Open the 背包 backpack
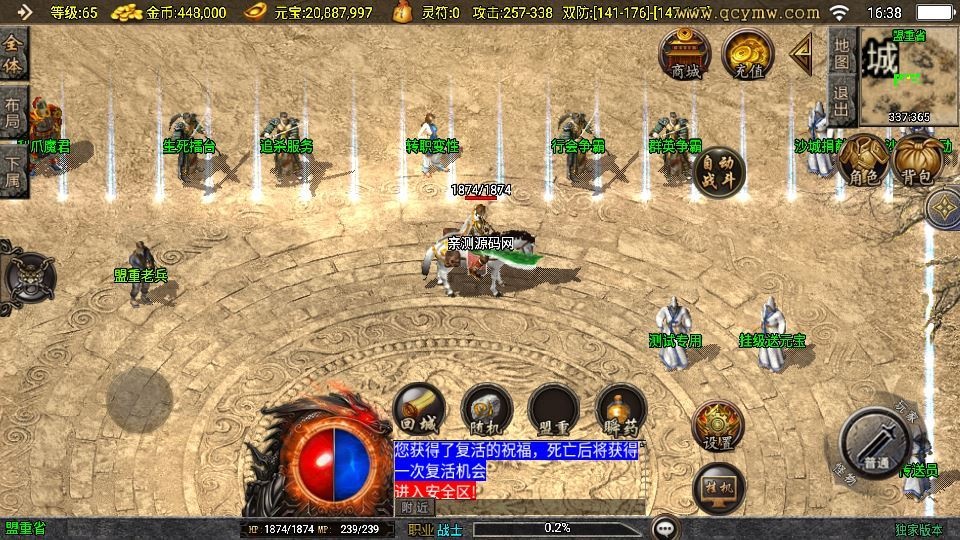The image size is (960, 540). click(915, 160)
